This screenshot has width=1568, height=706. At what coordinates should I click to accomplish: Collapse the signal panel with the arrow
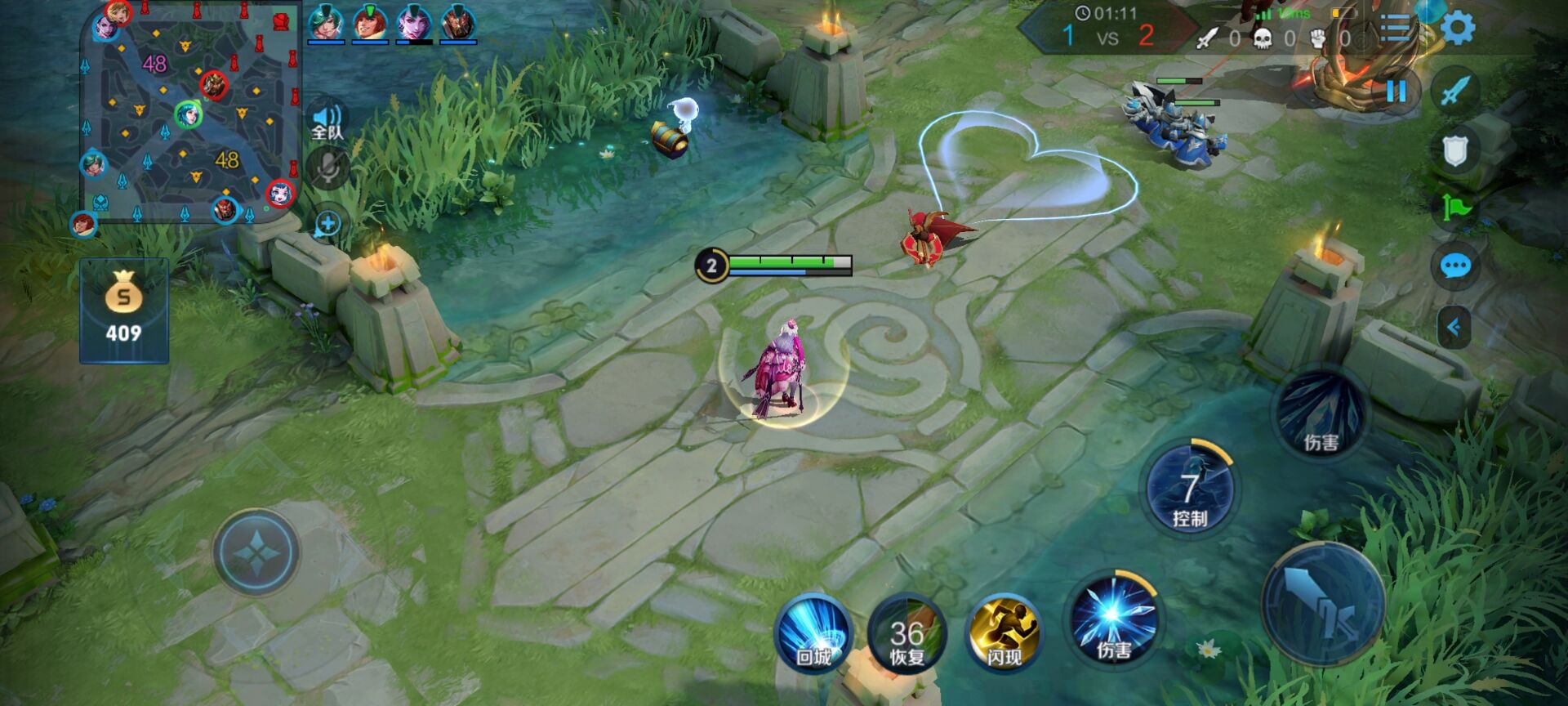[1454, 328]
